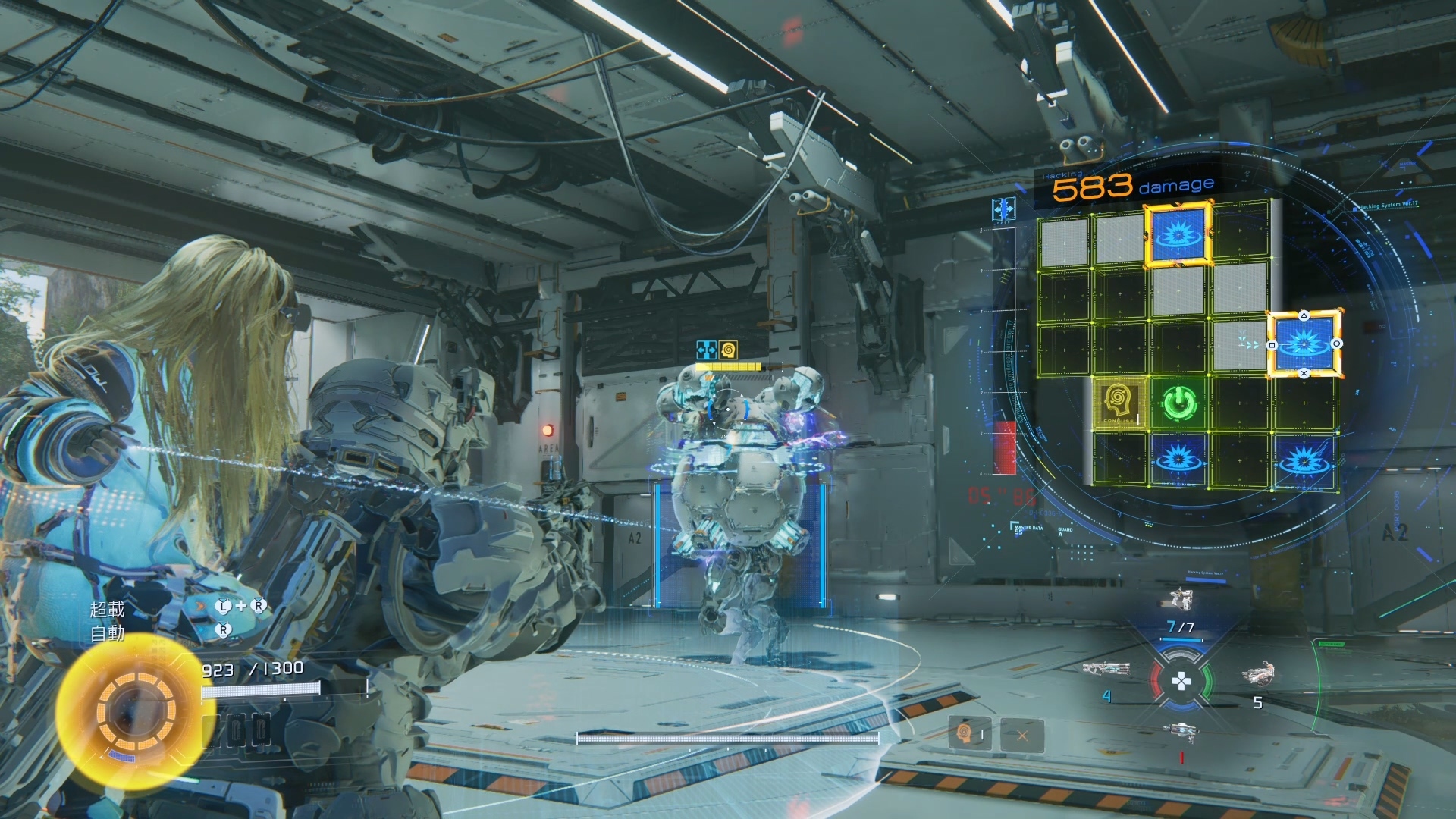The width and height of the screenshot is (1456, 819).
Task: Choose the orange-framed burst node under the damage readout
Action: [1178, 234]
